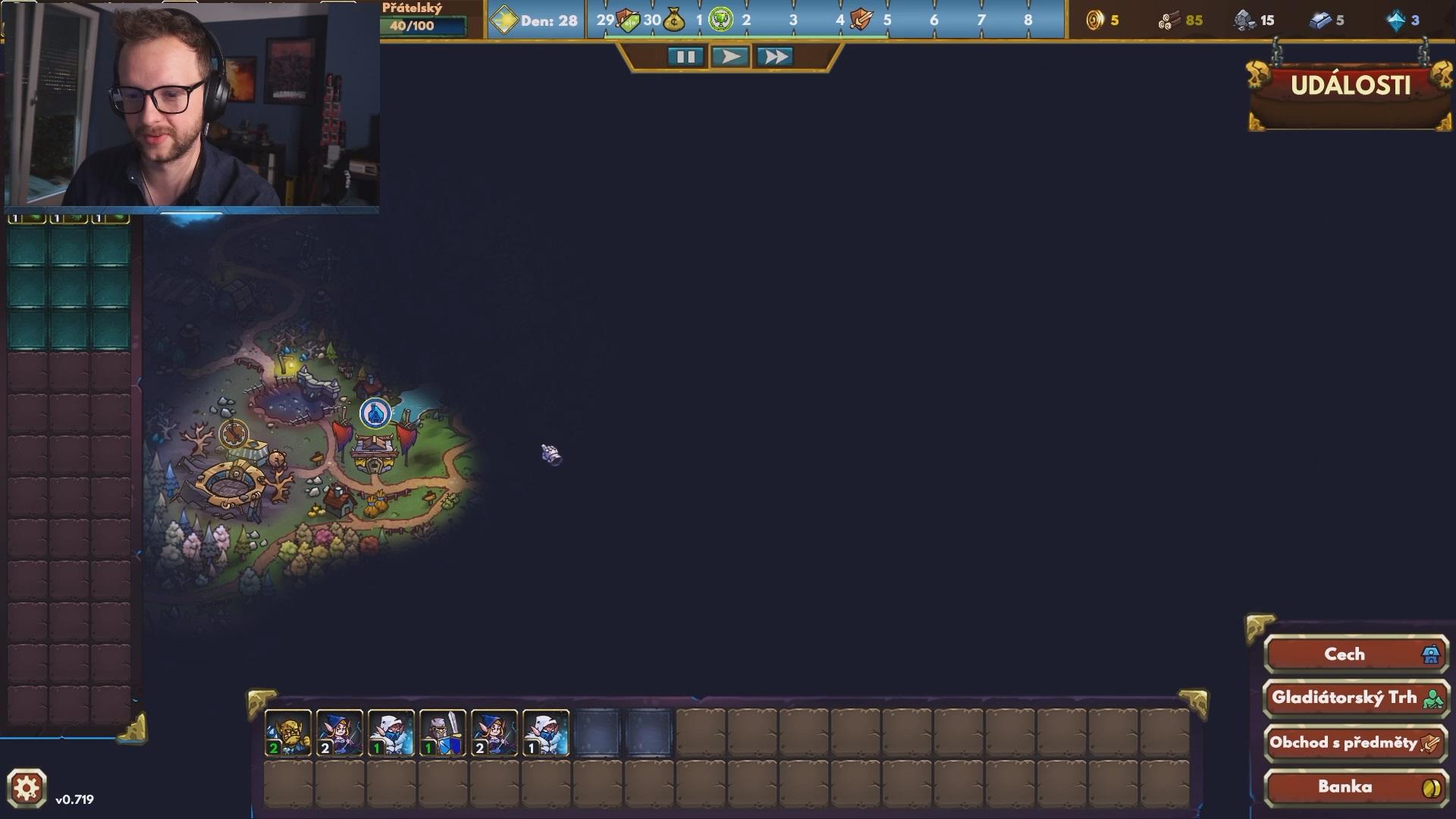The height and width of the screenshot is (819, 1456).
Task: Pause the game time
Action: [686, 57]
